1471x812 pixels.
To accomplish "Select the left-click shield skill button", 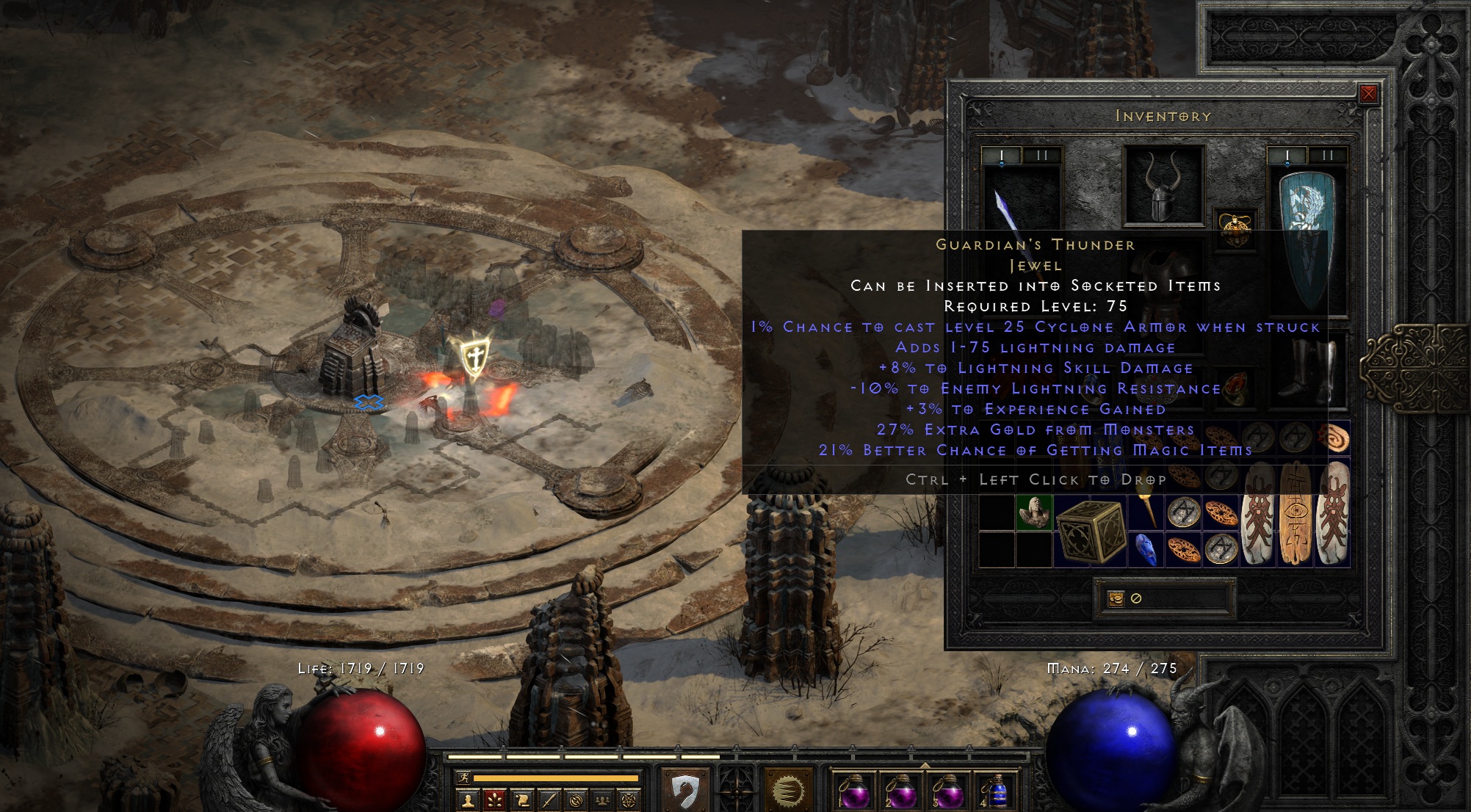I will pos(684,791).
